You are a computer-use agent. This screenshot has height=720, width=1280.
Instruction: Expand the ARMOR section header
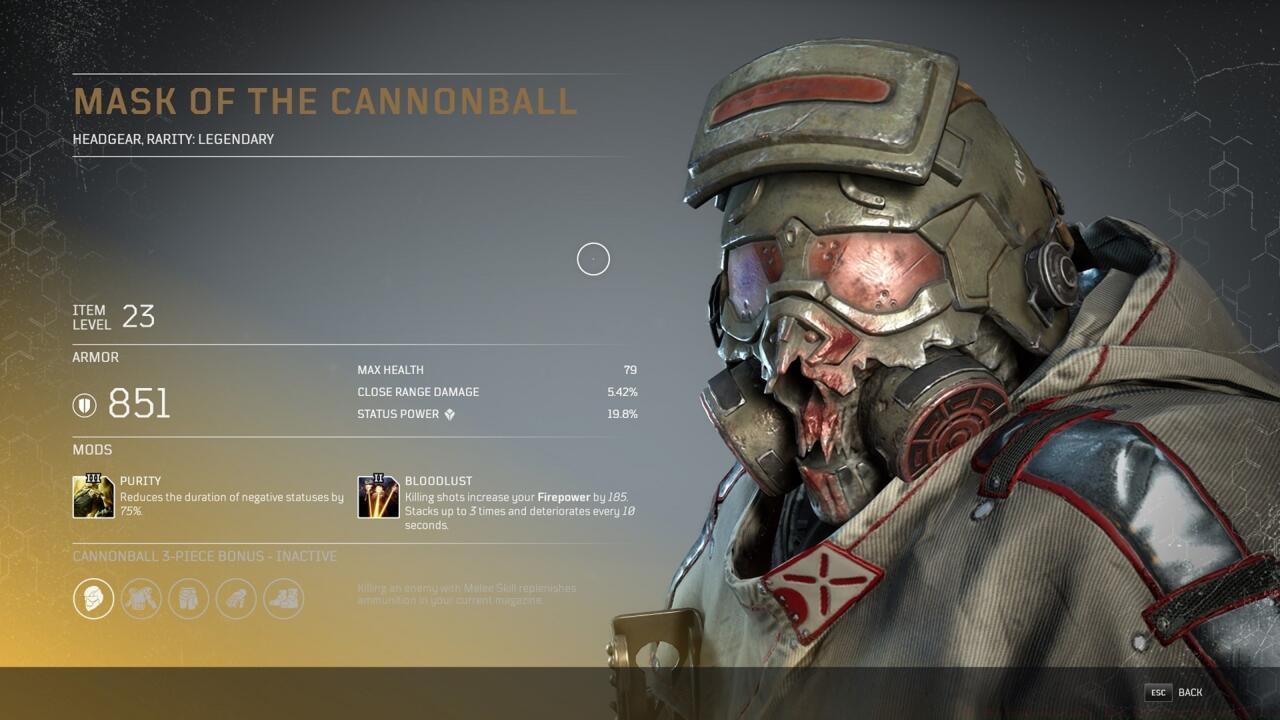[x=95, y=357]
